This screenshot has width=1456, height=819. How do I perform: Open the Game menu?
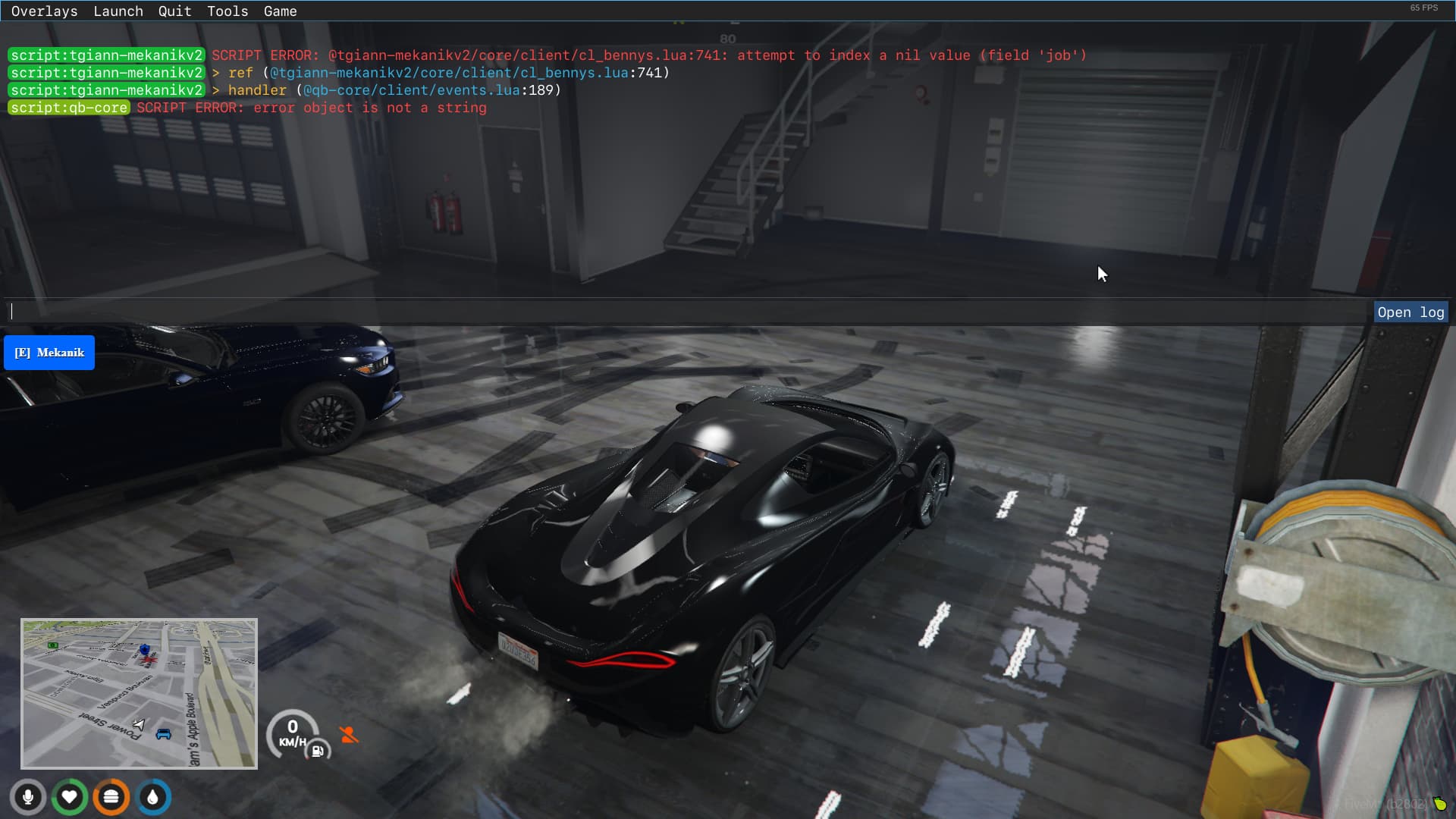click(x=279, y=11)
